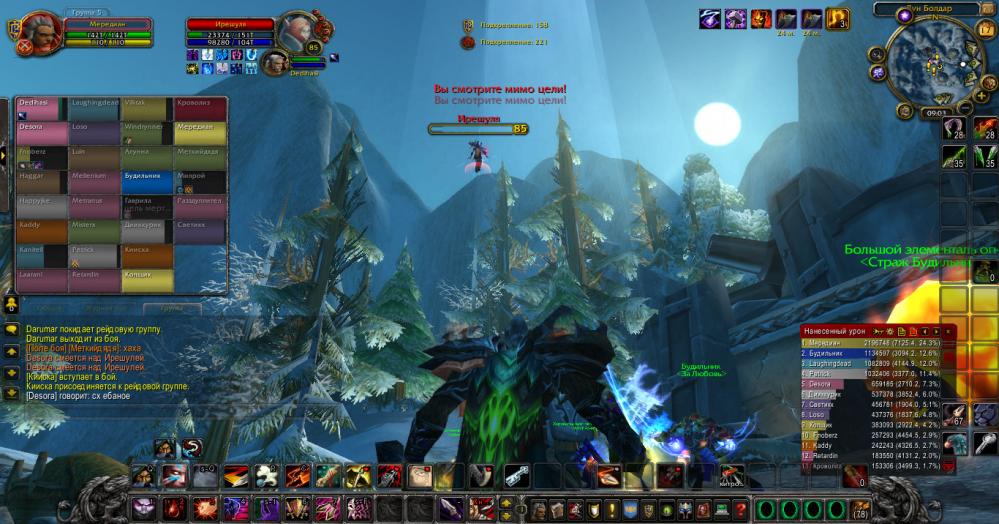Viewport: 999px width, 524px height.
Task: Open the chat menu speech bubble button
Action: [x=11, y=329]
